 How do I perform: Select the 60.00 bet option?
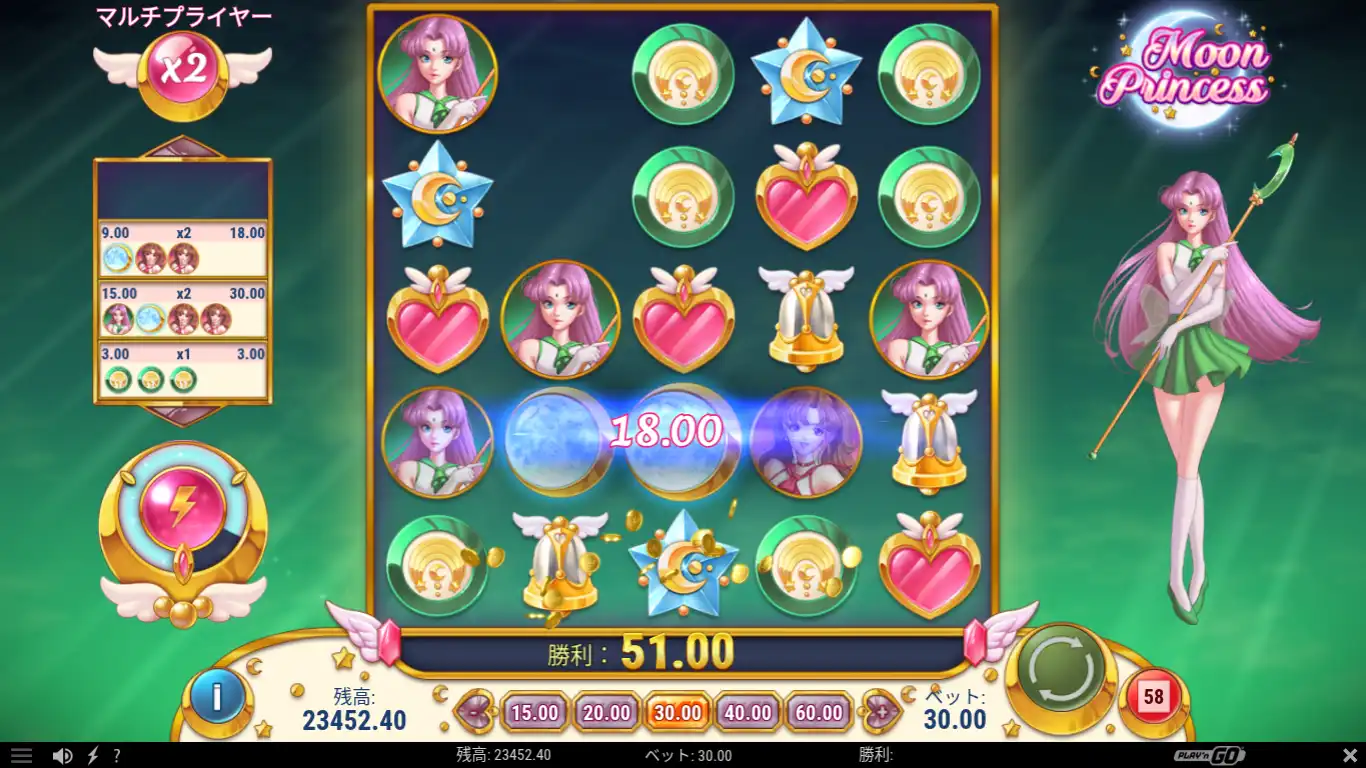point(817,712)
